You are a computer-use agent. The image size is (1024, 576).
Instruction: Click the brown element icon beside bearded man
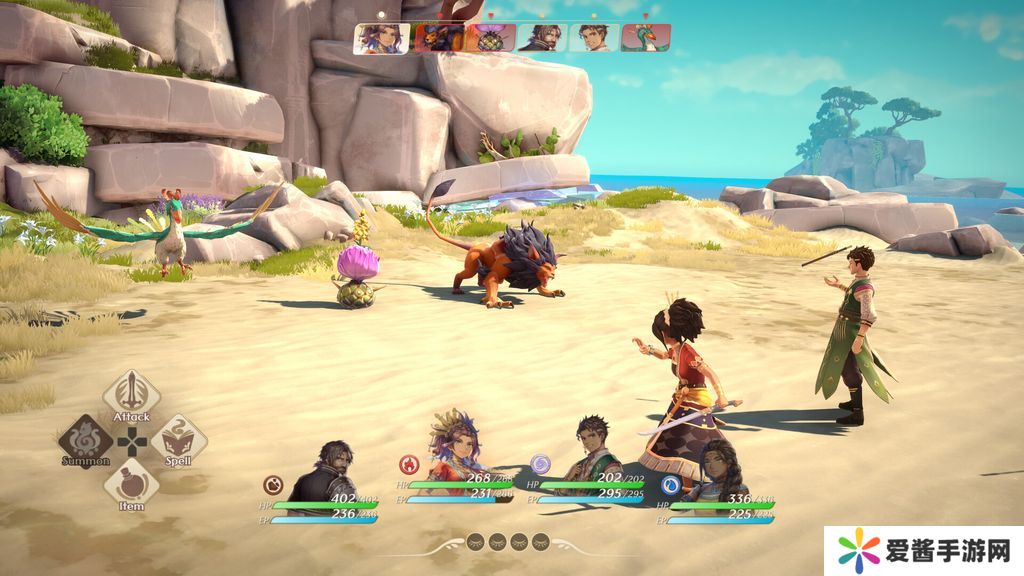coord(273,485)
